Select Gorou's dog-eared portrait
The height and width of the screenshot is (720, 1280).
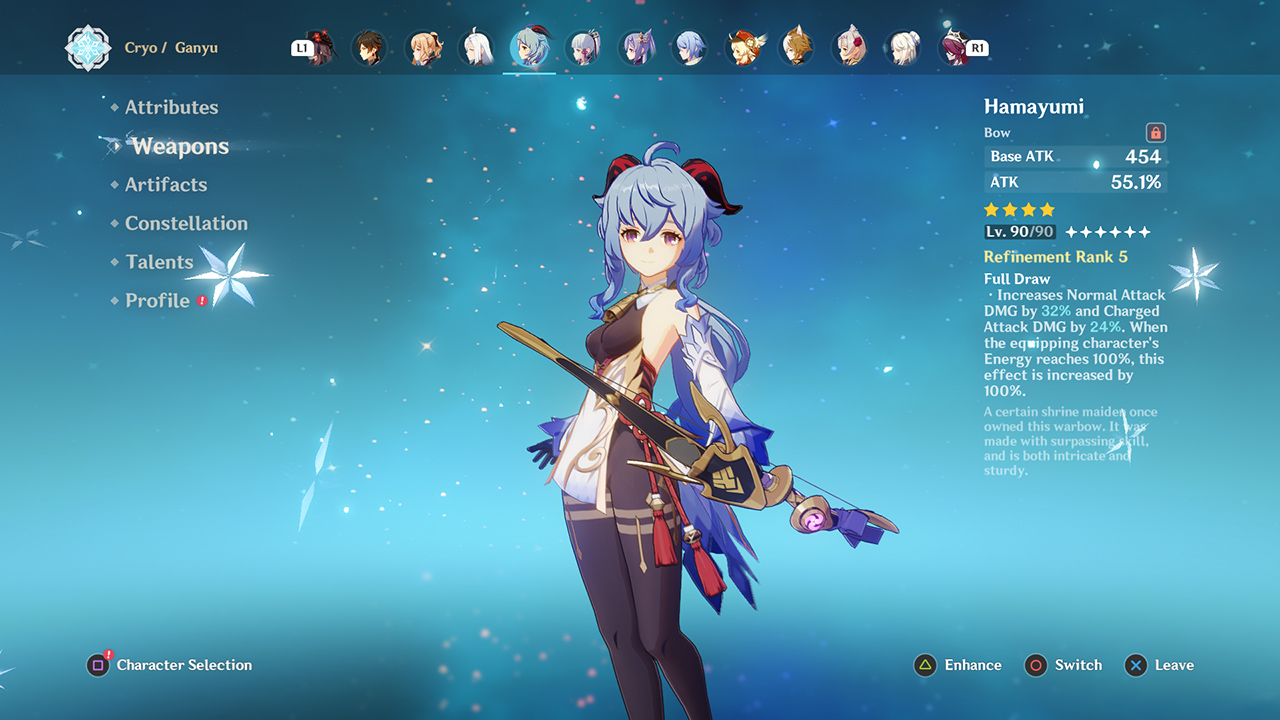[x=796, y=48]
